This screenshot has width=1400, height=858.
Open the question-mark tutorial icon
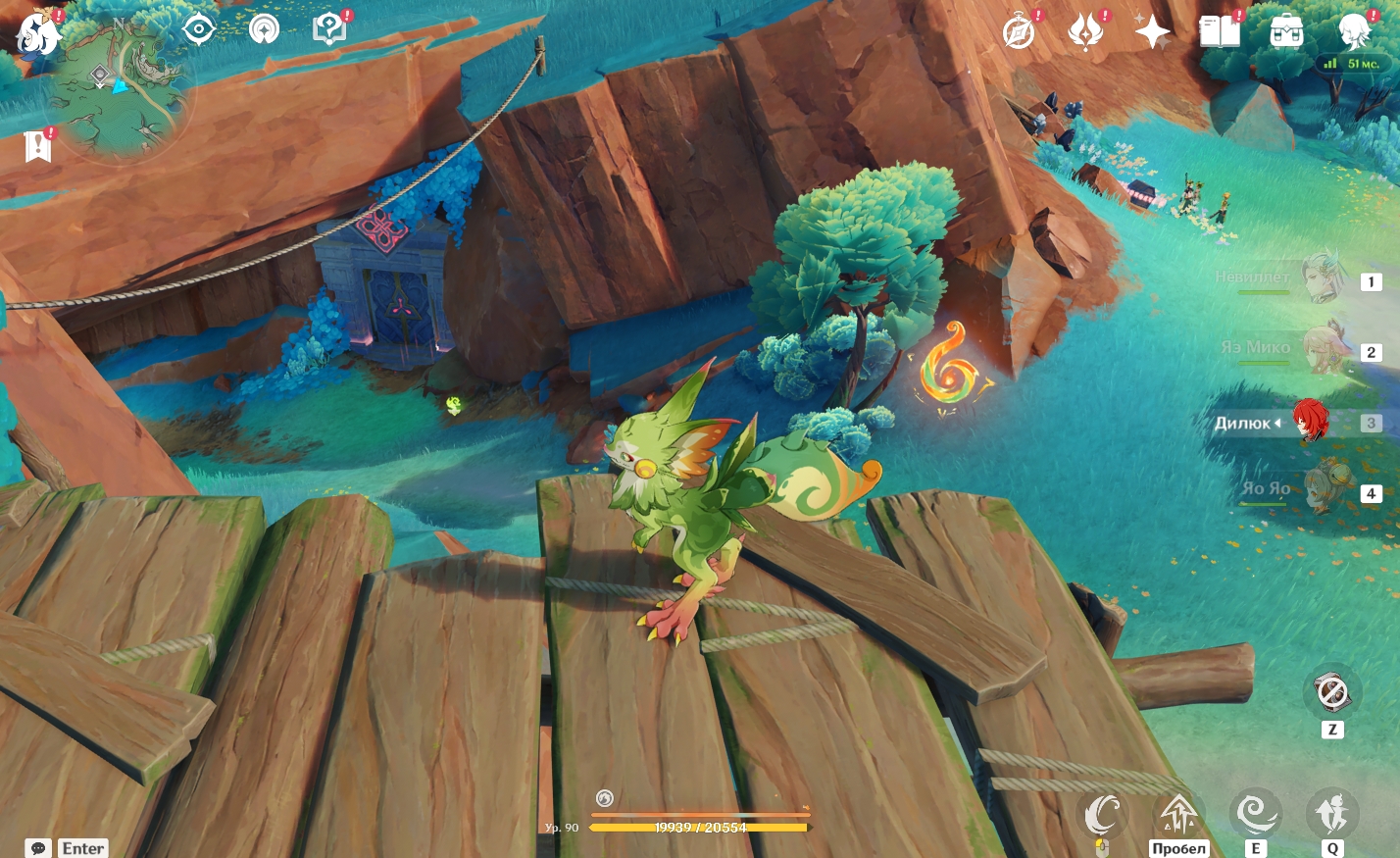tap(329, 29)
